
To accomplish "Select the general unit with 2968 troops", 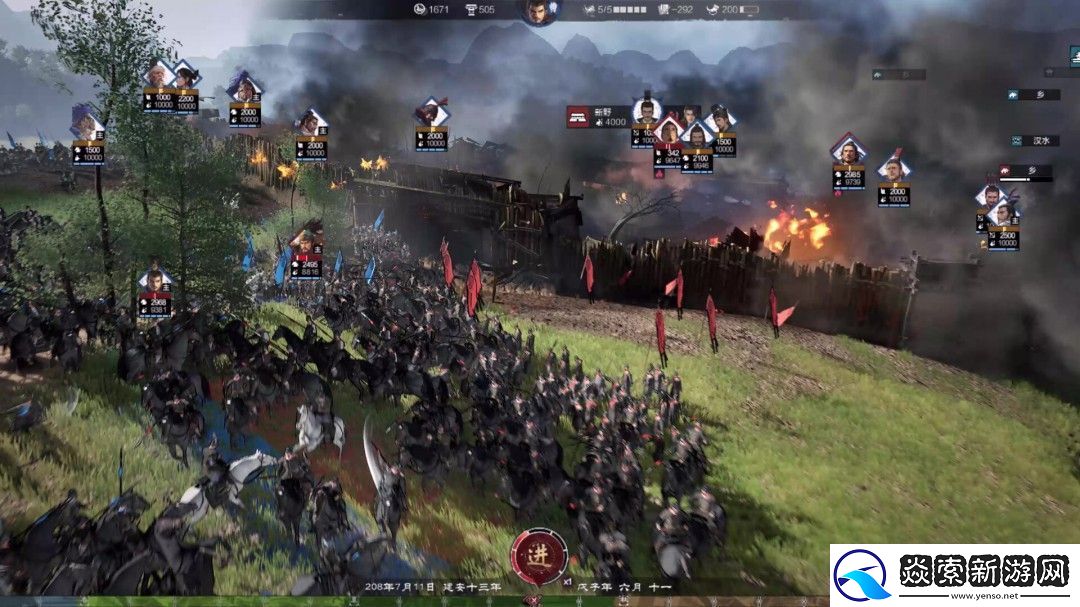I will point(154,281).
